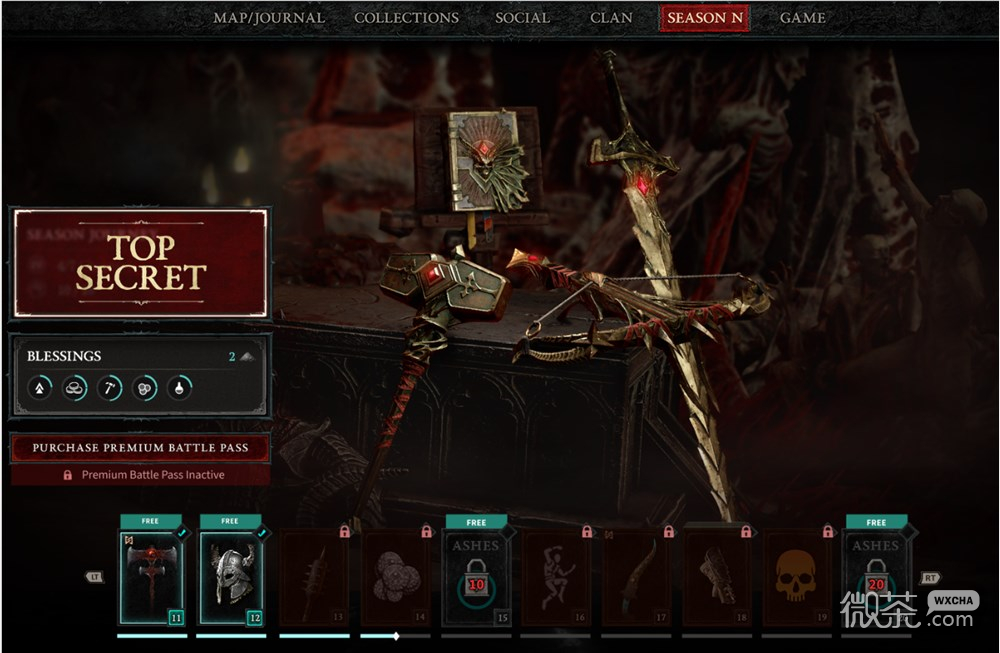Choose the stacked rings blessing icon
The width and height of the screenshot is (1000, 653).
point(74,387)
